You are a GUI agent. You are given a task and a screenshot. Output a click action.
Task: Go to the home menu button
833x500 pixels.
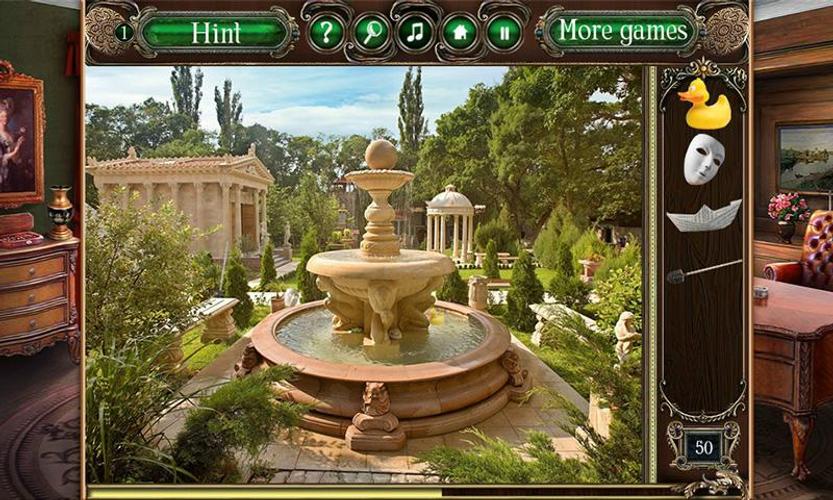(460, 32)
